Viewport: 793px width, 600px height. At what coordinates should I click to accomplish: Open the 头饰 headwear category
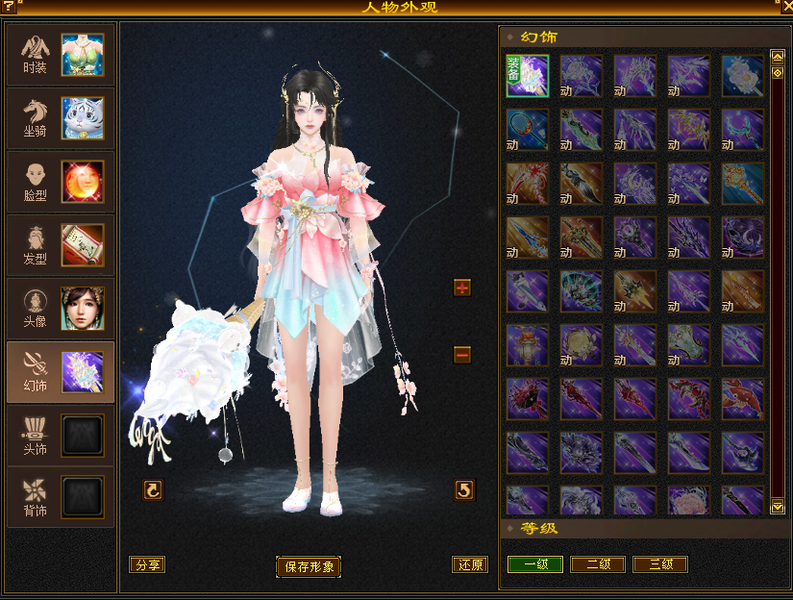pyautogui.click(x=60, y=435)
